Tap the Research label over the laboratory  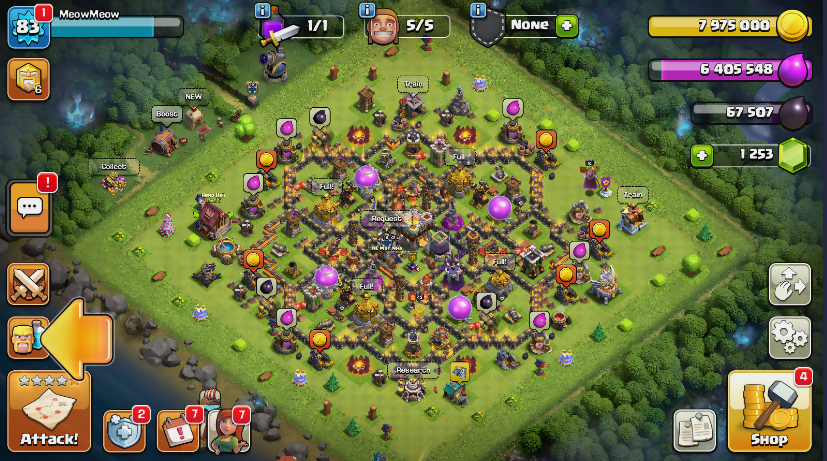coord(412,370)
